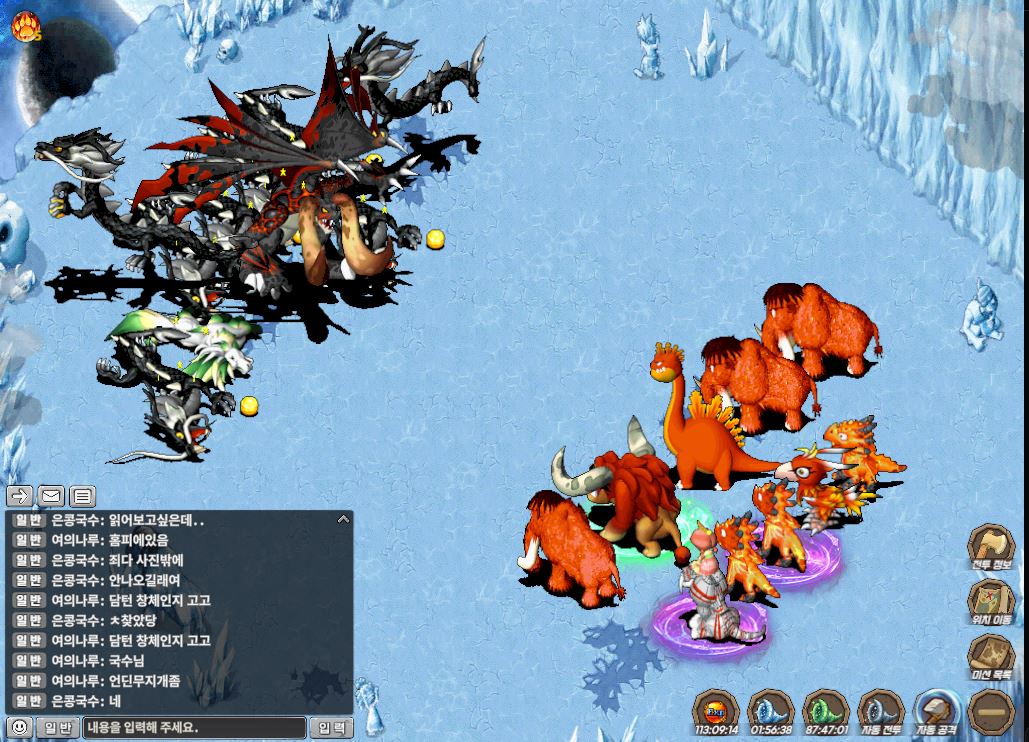Select the blue horn buff icon
Viewport: 1029px width, 742px height.
[x=770, y=712]
